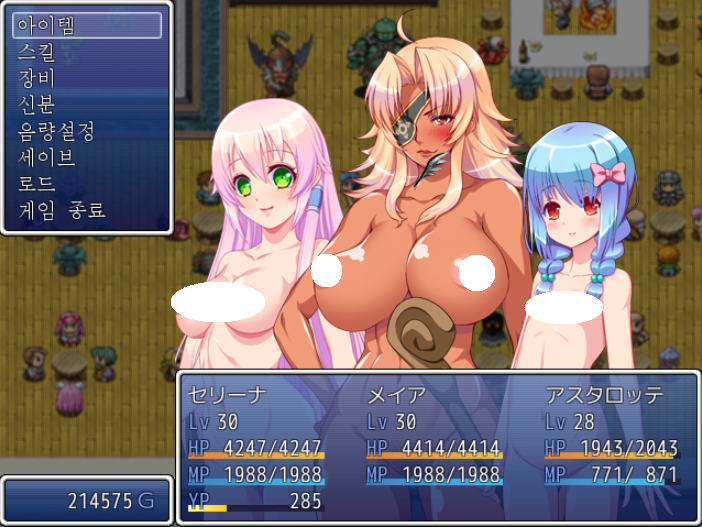Image resolution: width=702 pixels, height=527 pixels.
Task: Select 게임 종료 to quit game
Action: [86, 210]
